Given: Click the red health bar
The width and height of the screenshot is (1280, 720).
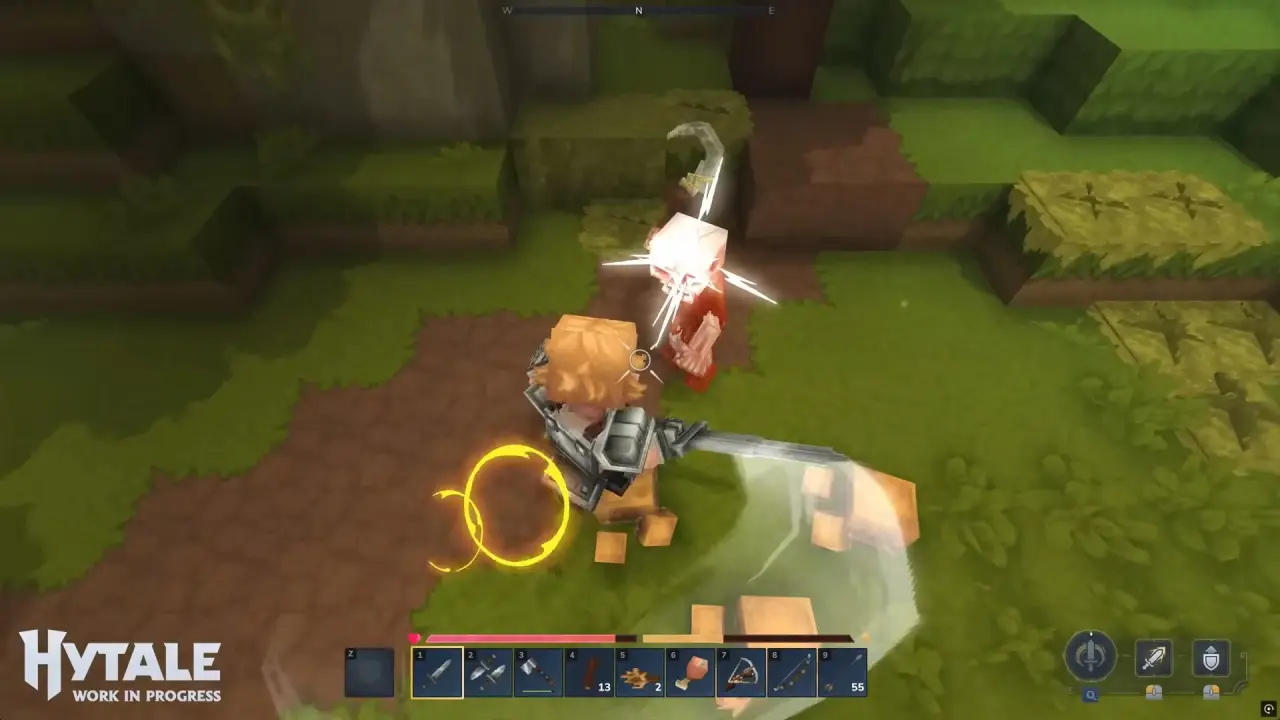Looking at the screenshot, I should (x=520, y=637).
